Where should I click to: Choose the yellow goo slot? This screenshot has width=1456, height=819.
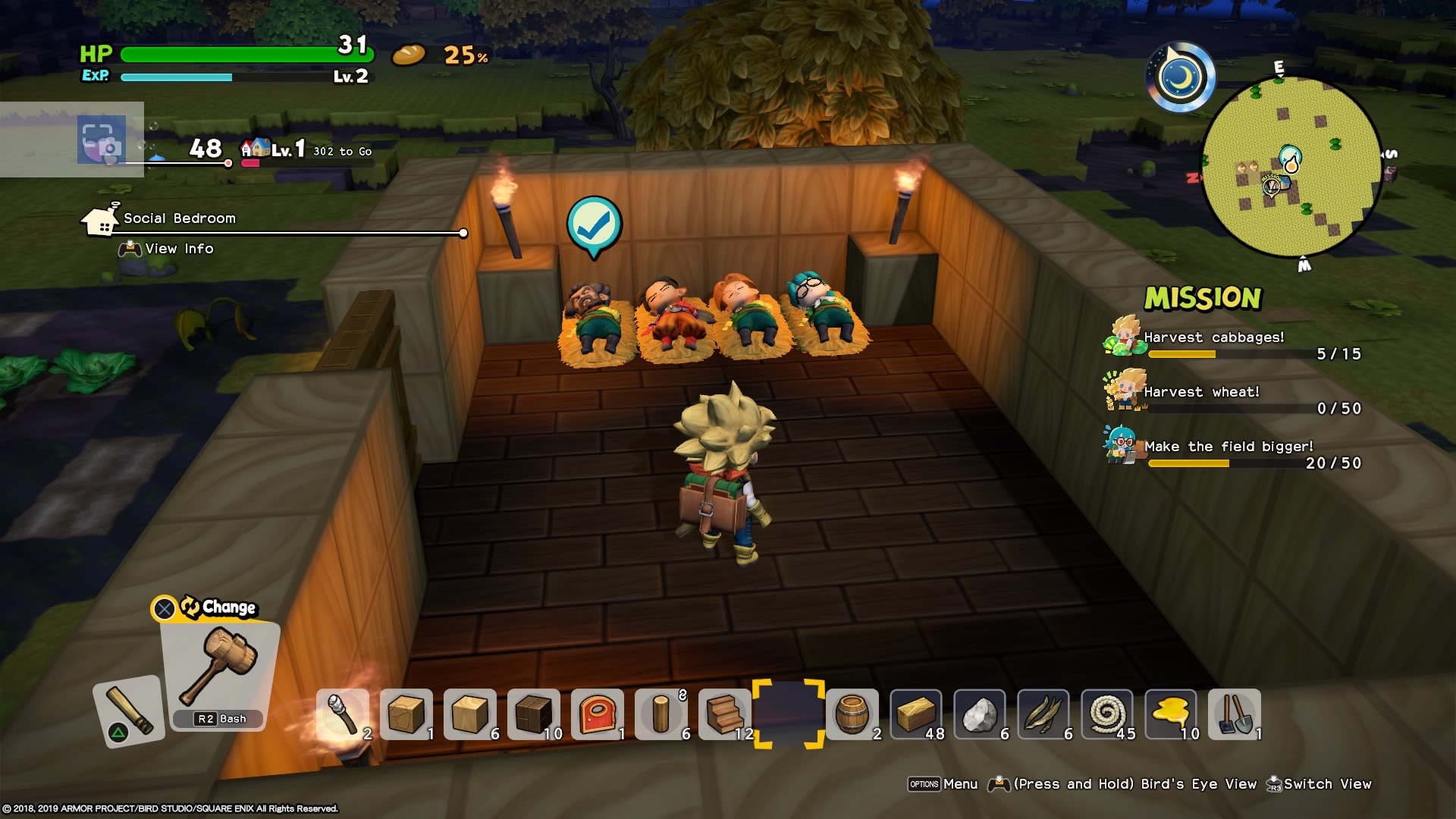pyautogui.click(x=1171, y=714)
